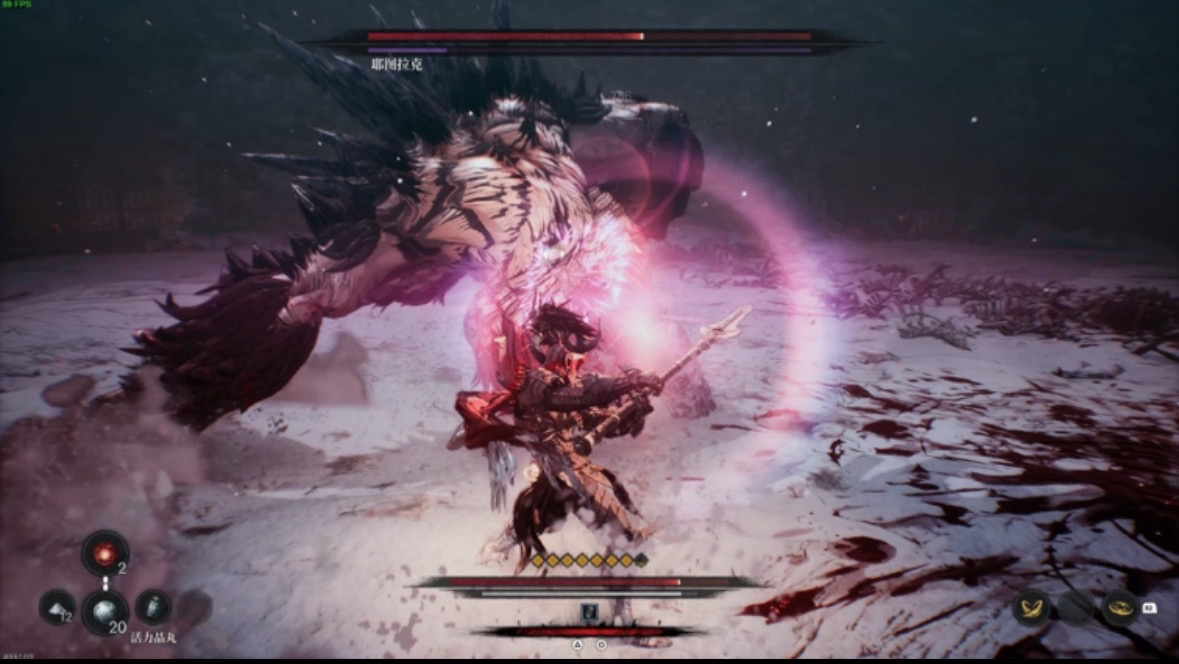Use the silver vitality pill with count 20
Image resolution: width=1179 pixels, height=664 pixels.
[105, 610]
